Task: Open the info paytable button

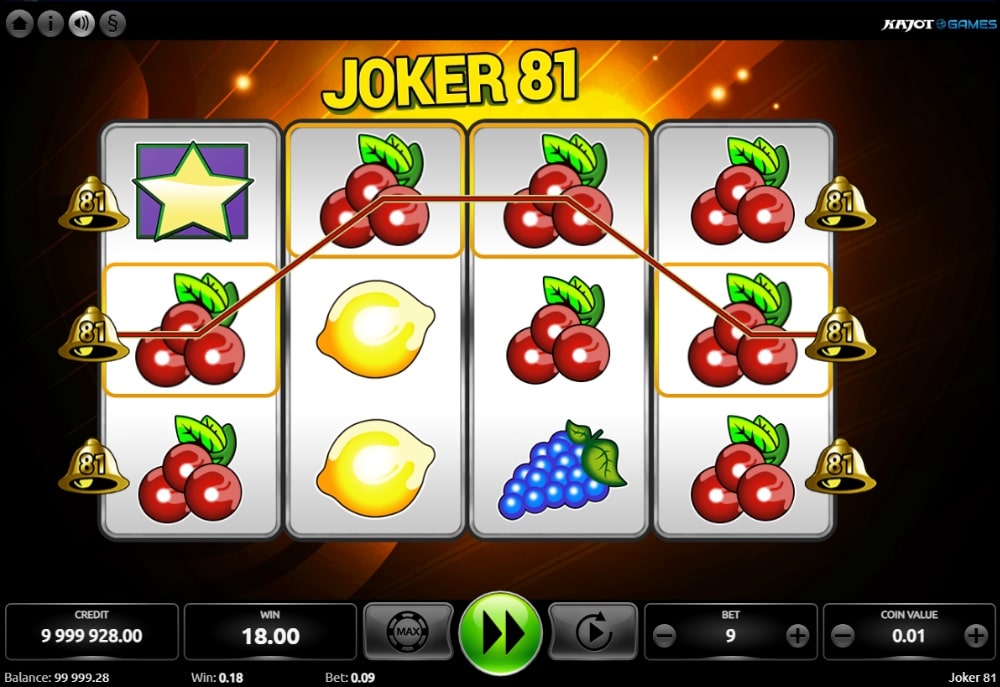Action: (50, 23)
